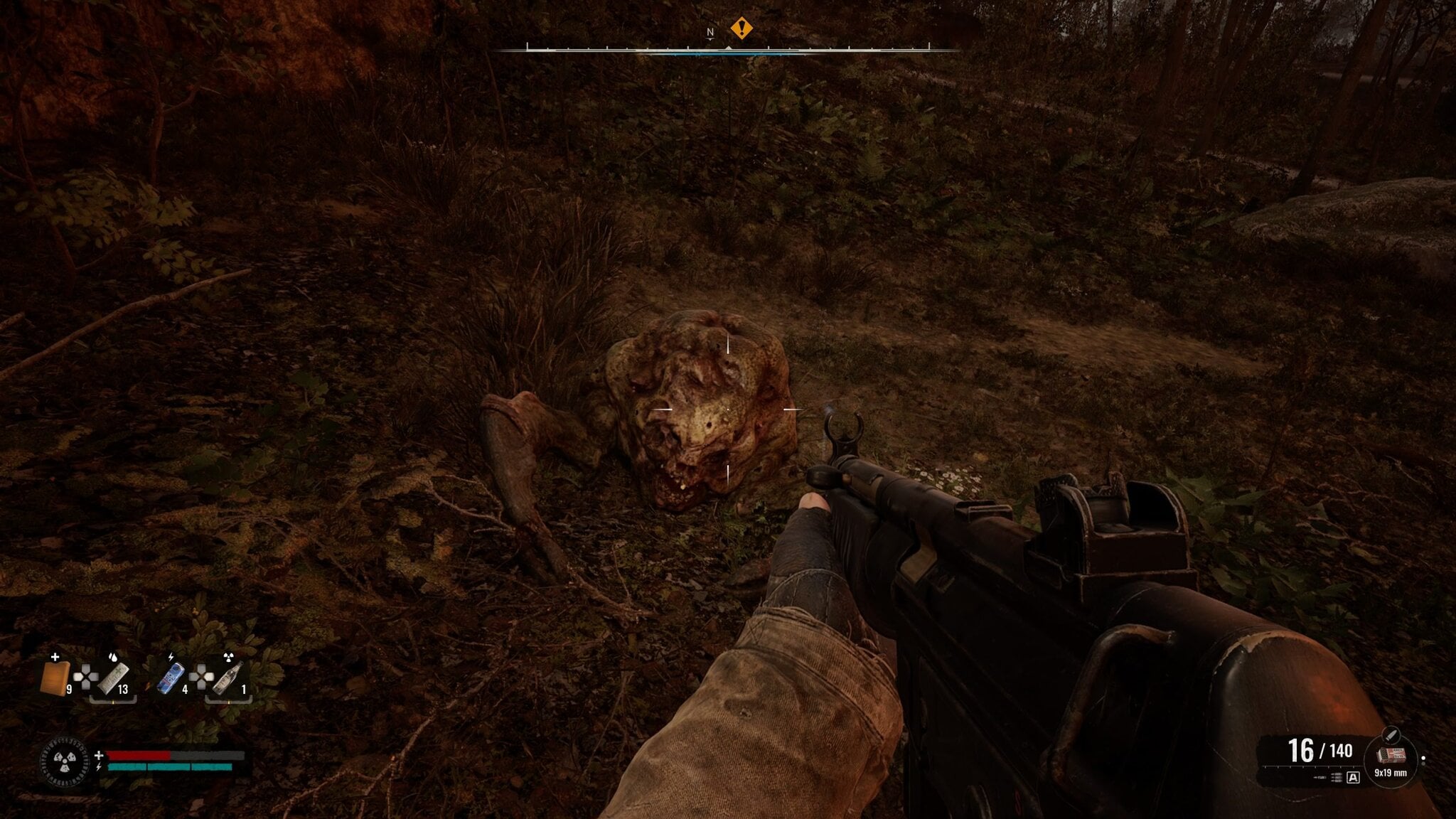Toggle the auto fire mode indicator
Viewport: 1456px width, 819px height.
(1353, 778)
